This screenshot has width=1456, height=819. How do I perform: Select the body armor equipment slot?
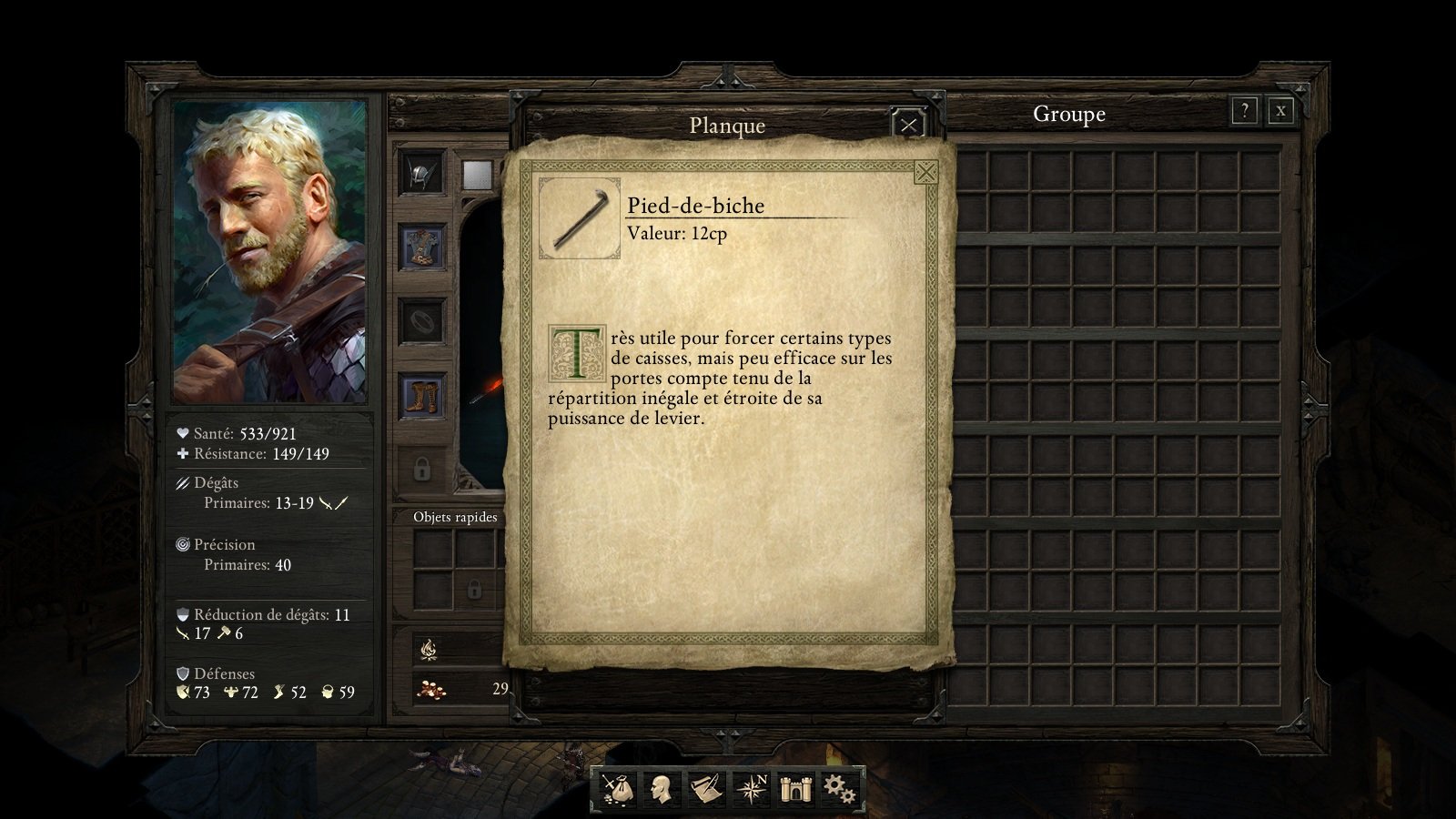tap(421, 247)
